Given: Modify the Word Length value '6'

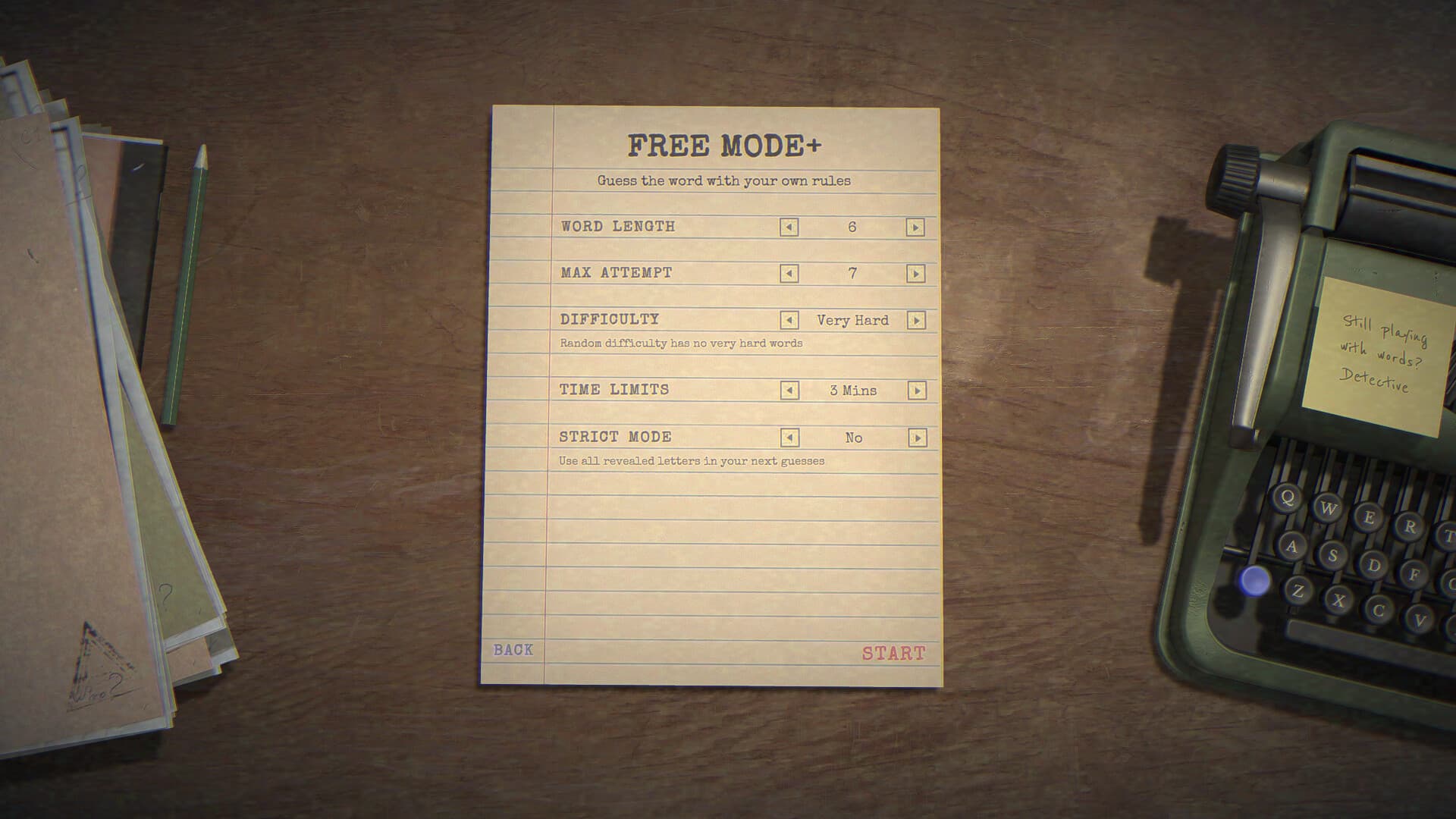Looking at the screenshot, I should coord(852,227).
